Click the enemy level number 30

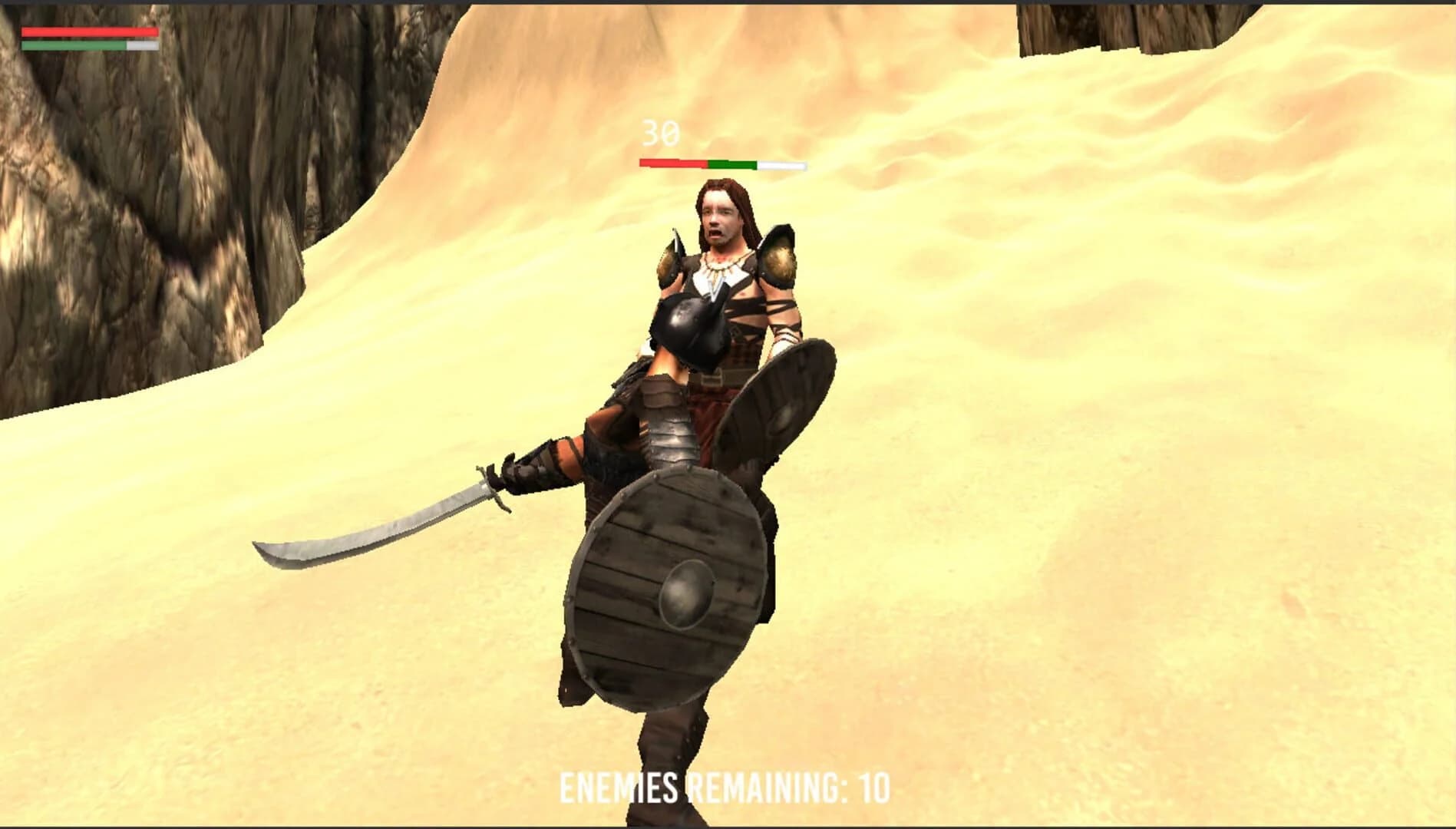[x=656, y=134]
